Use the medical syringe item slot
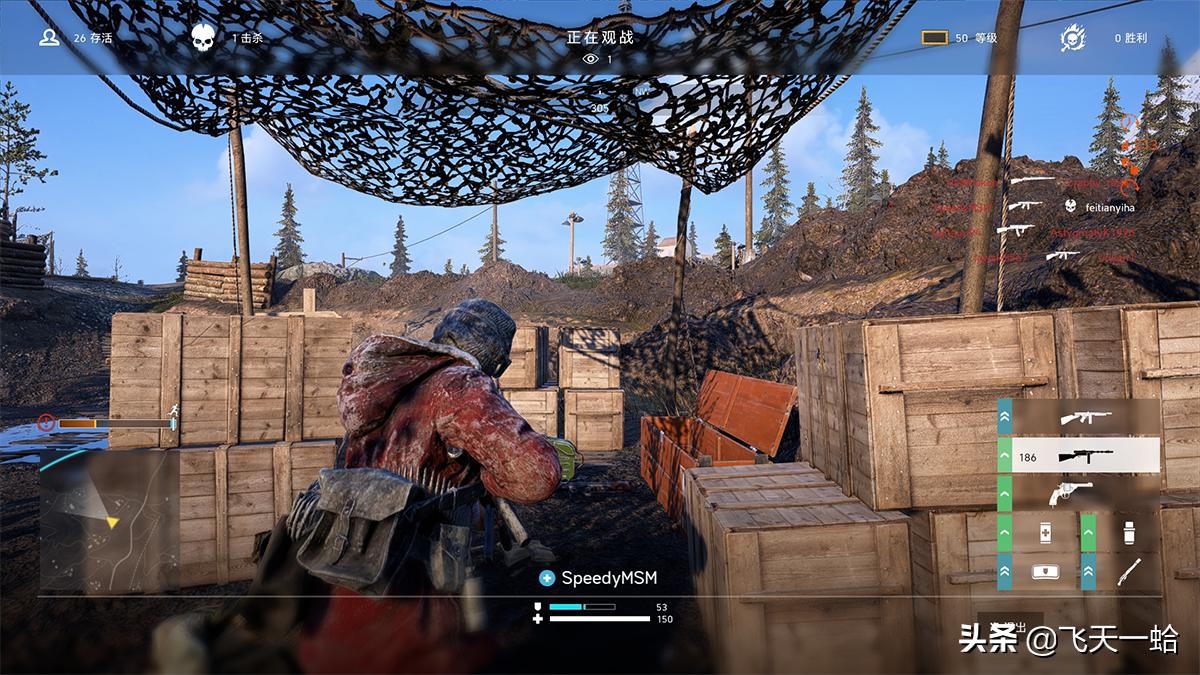1200x675 pixels. [x=1043, y=532]
